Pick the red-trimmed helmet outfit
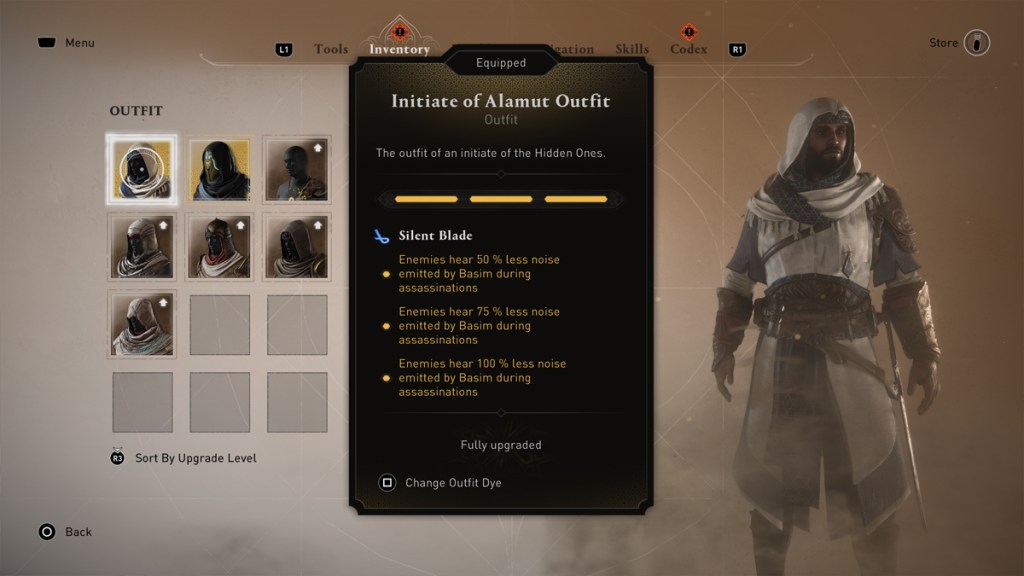Screen dimensions: 1024x576 (x=219, y=247)
